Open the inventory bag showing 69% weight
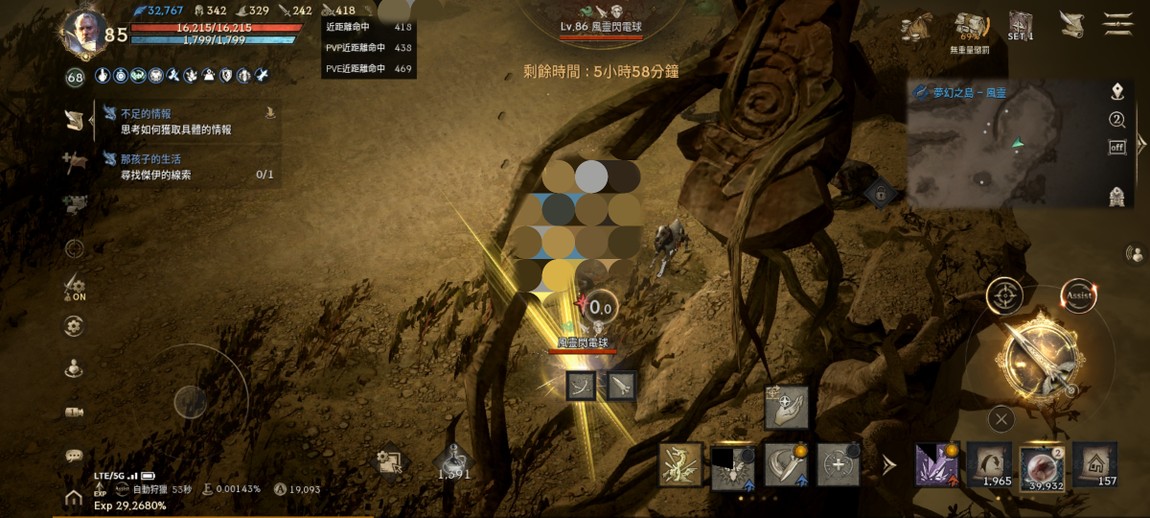1150x518 pixels. click(970, 26)
